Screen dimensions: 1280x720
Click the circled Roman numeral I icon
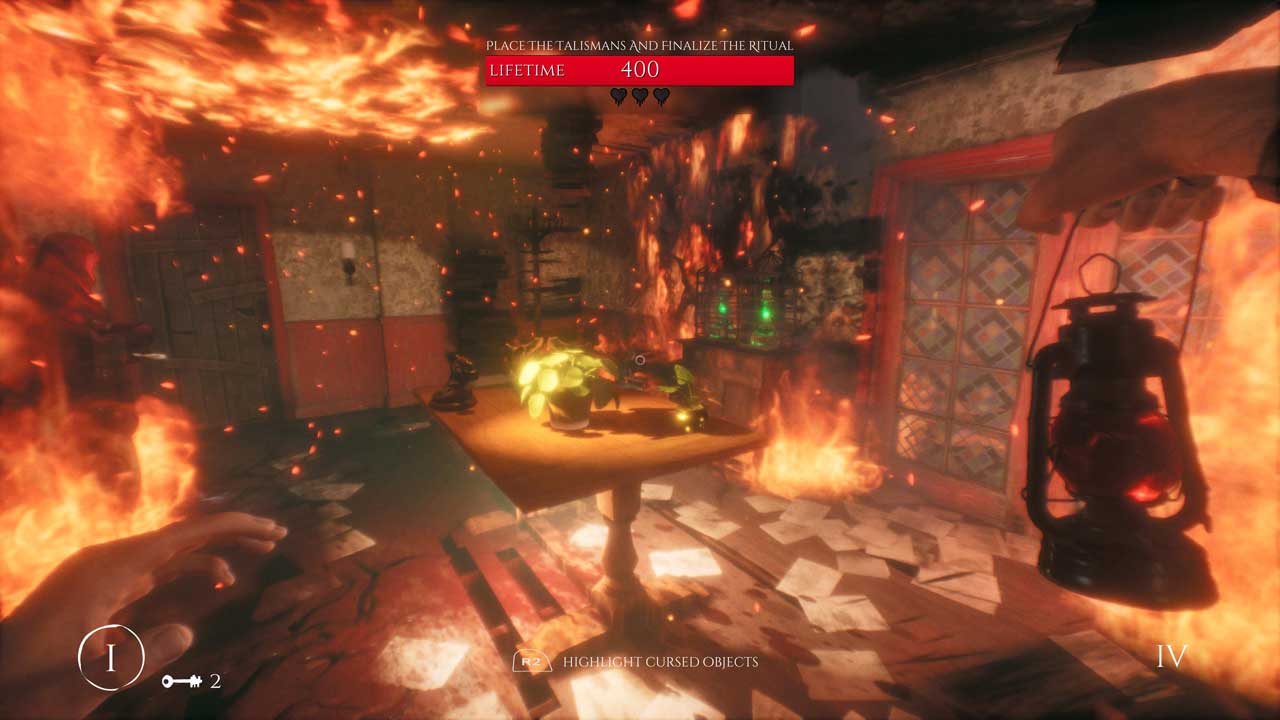pos(111,657)
